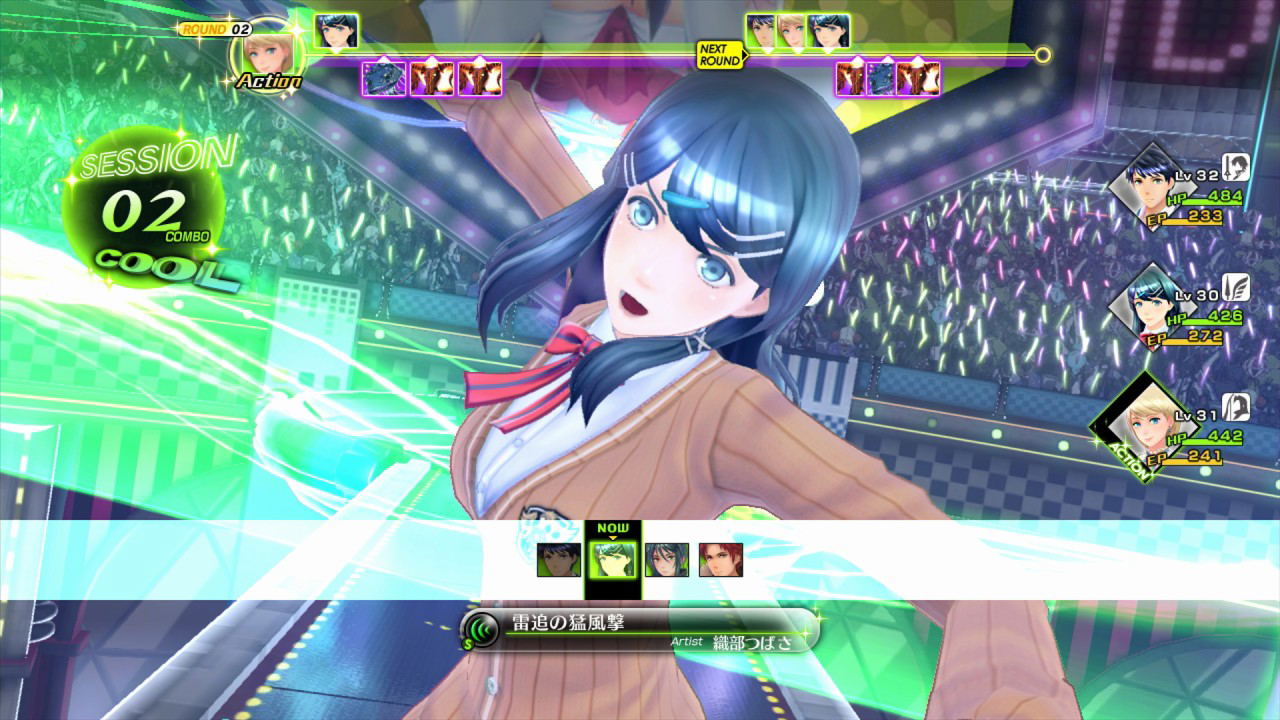
Task: Pick the red-haired session portrait
Action: 720,560
